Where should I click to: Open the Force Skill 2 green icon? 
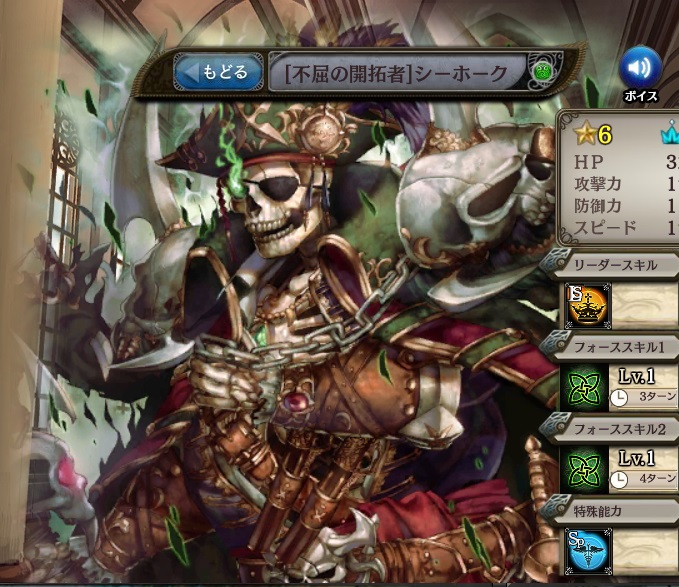[583, 469]
